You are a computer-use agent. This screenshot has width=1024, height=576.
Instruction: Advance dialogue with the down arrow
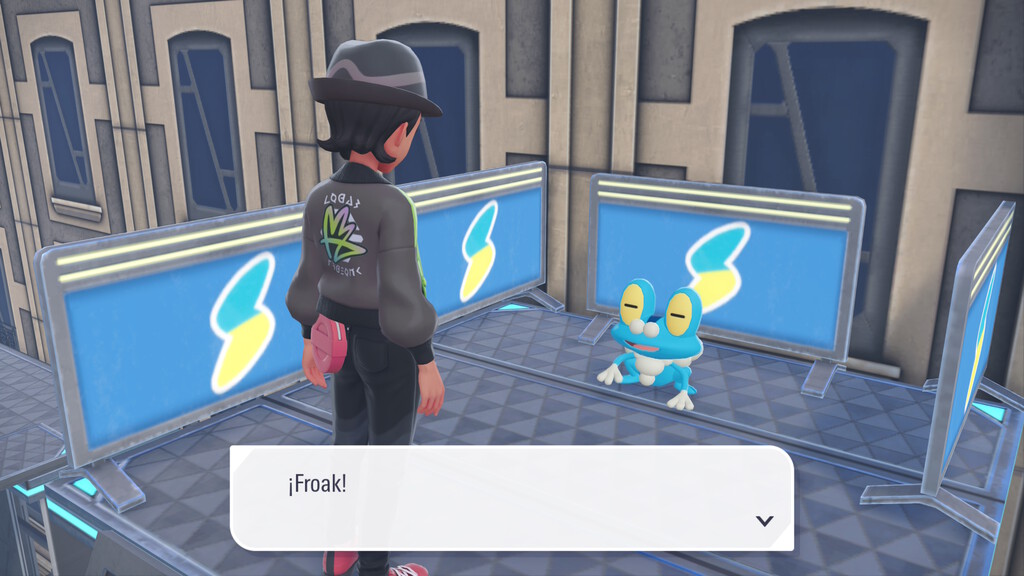[765, 520]
